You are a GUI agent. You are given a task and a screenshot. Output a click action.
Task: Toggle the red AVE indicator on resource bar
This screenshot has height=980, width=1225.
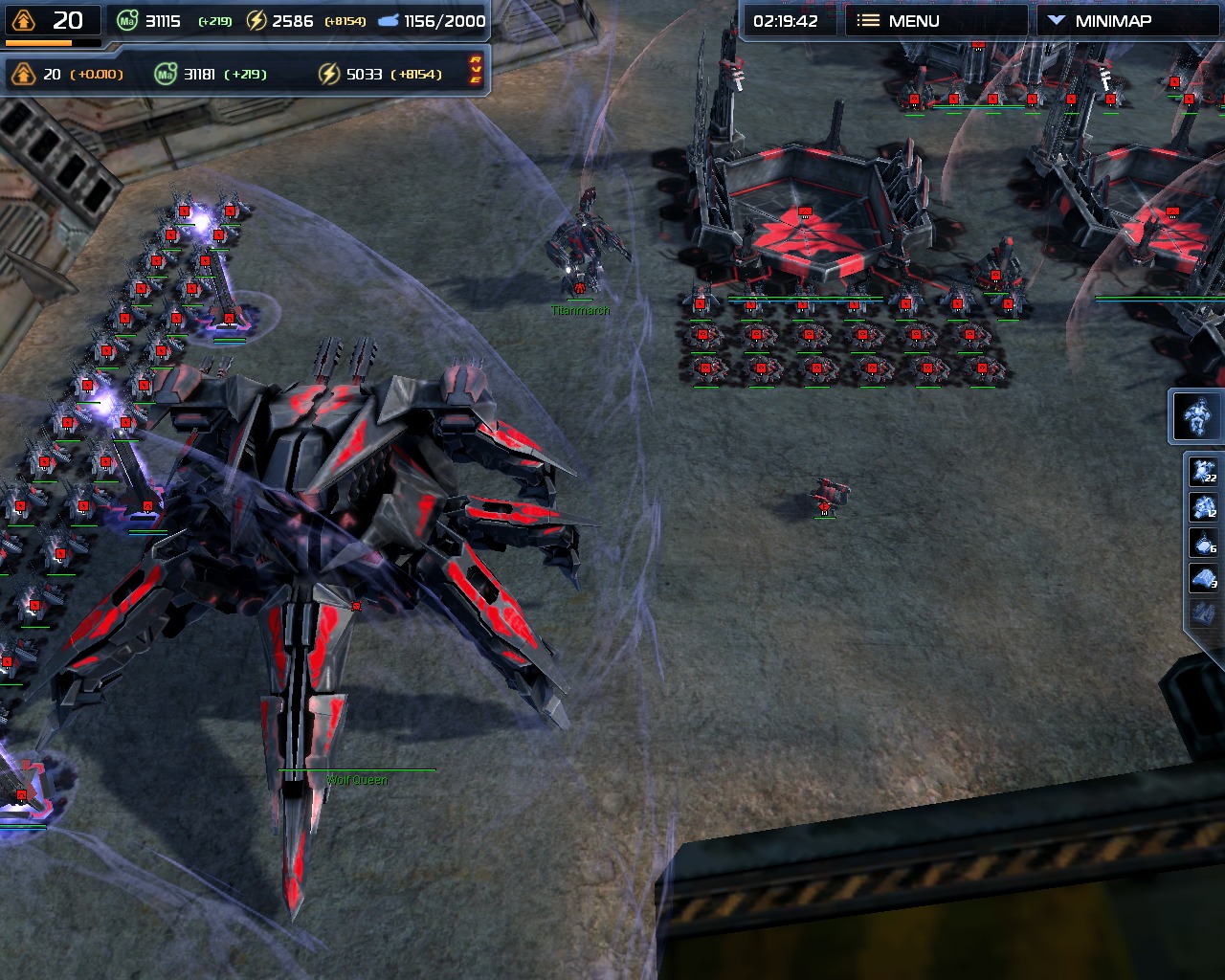(x=475, y=70)
